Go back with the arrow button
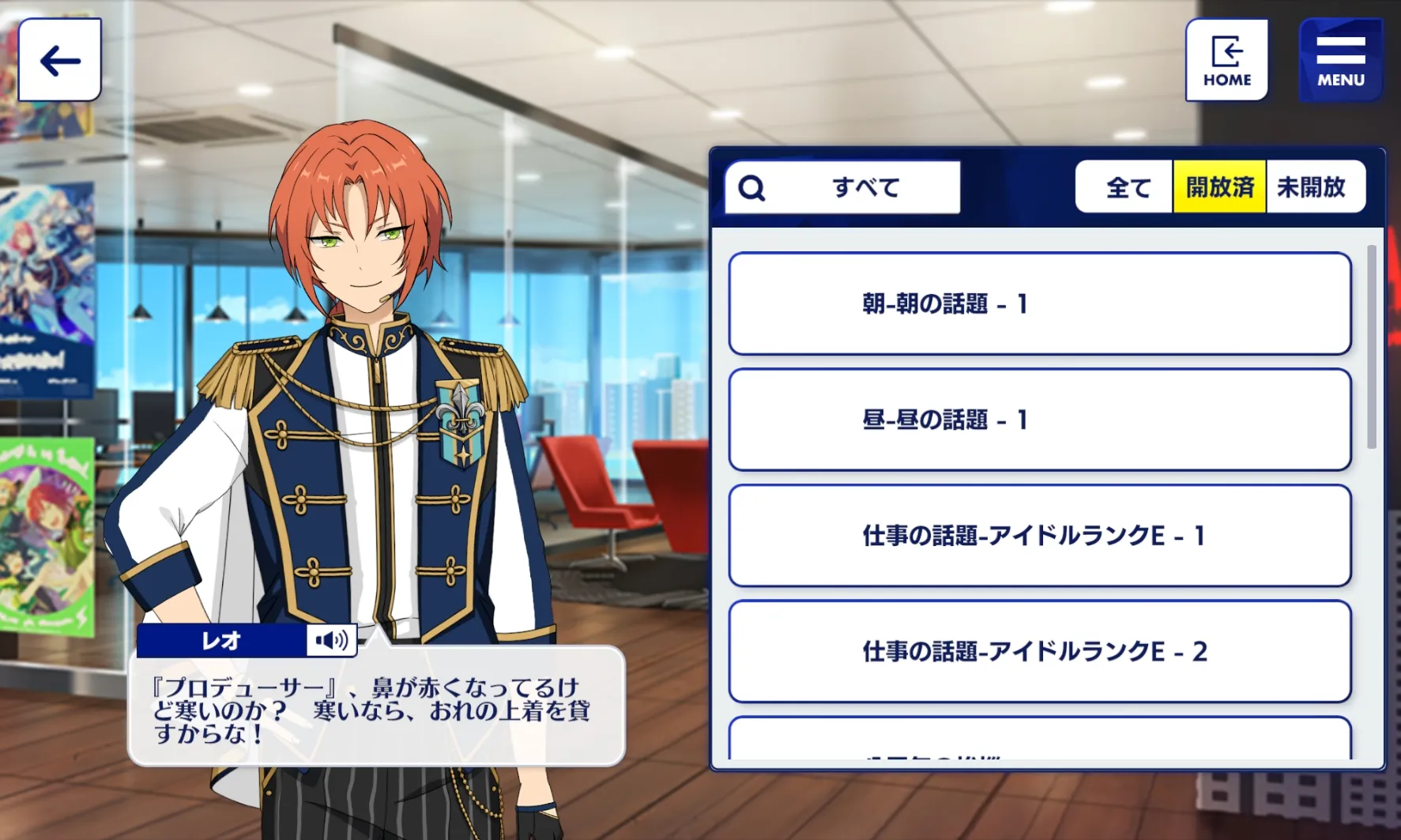Image resolution: width=1401 pixels, height=840 pixels. click(60, 60)
